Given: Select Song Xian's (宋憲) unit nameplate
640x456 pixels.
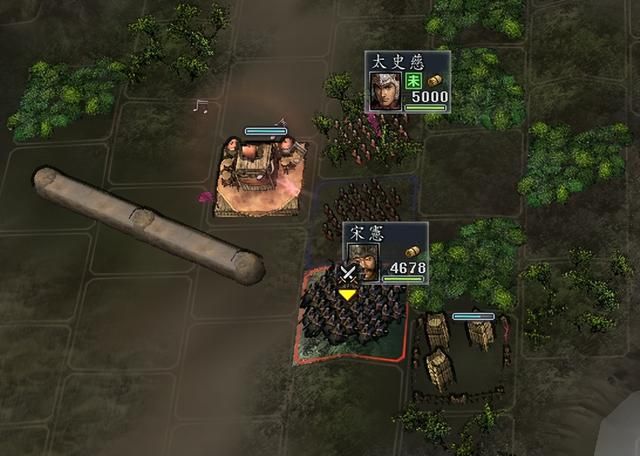Looking at the screenshot, I should point(386,252).
